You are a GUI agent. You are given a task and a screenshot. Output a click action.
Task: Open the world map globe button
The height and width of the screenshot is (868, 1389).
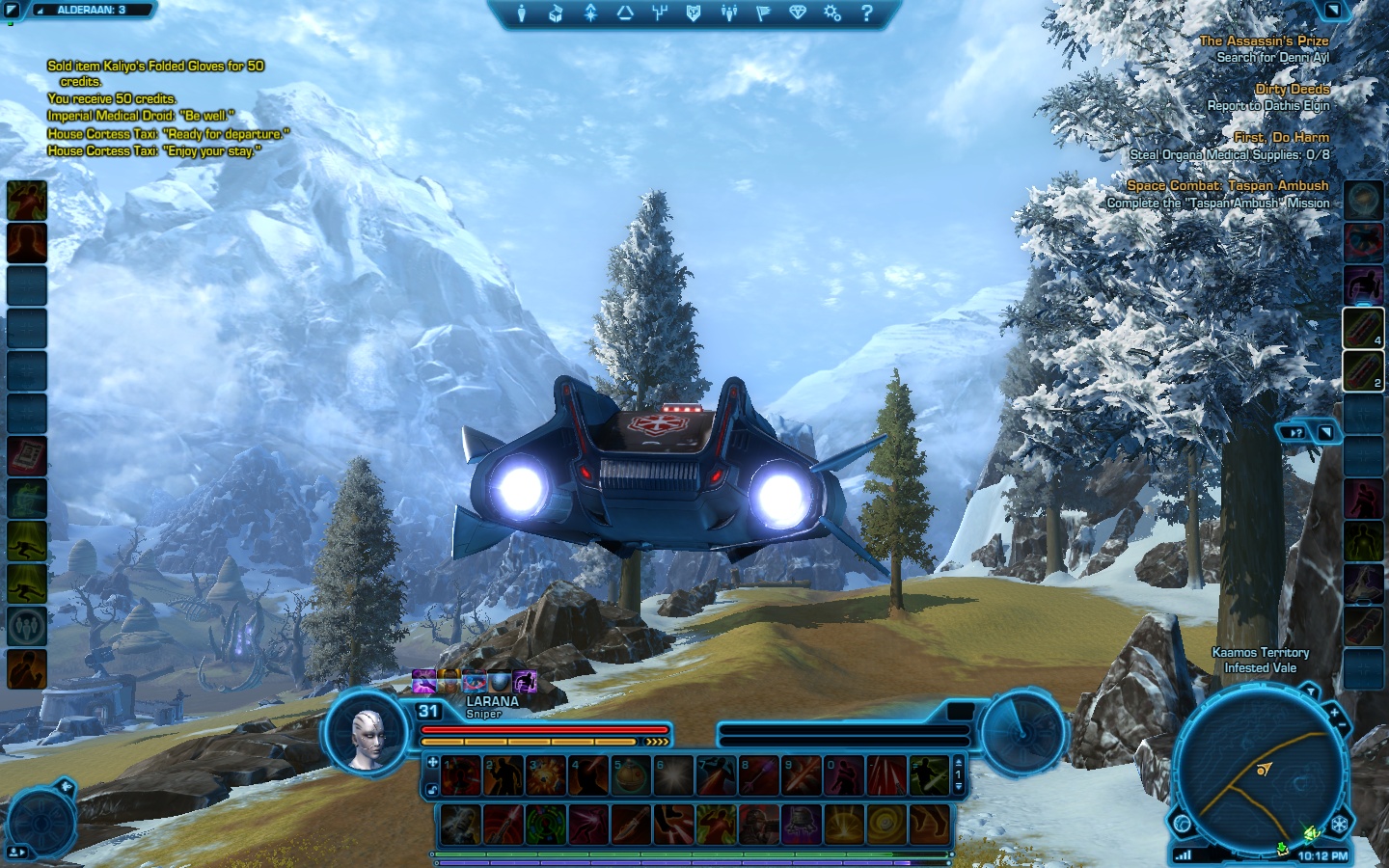coord(1183,823)
